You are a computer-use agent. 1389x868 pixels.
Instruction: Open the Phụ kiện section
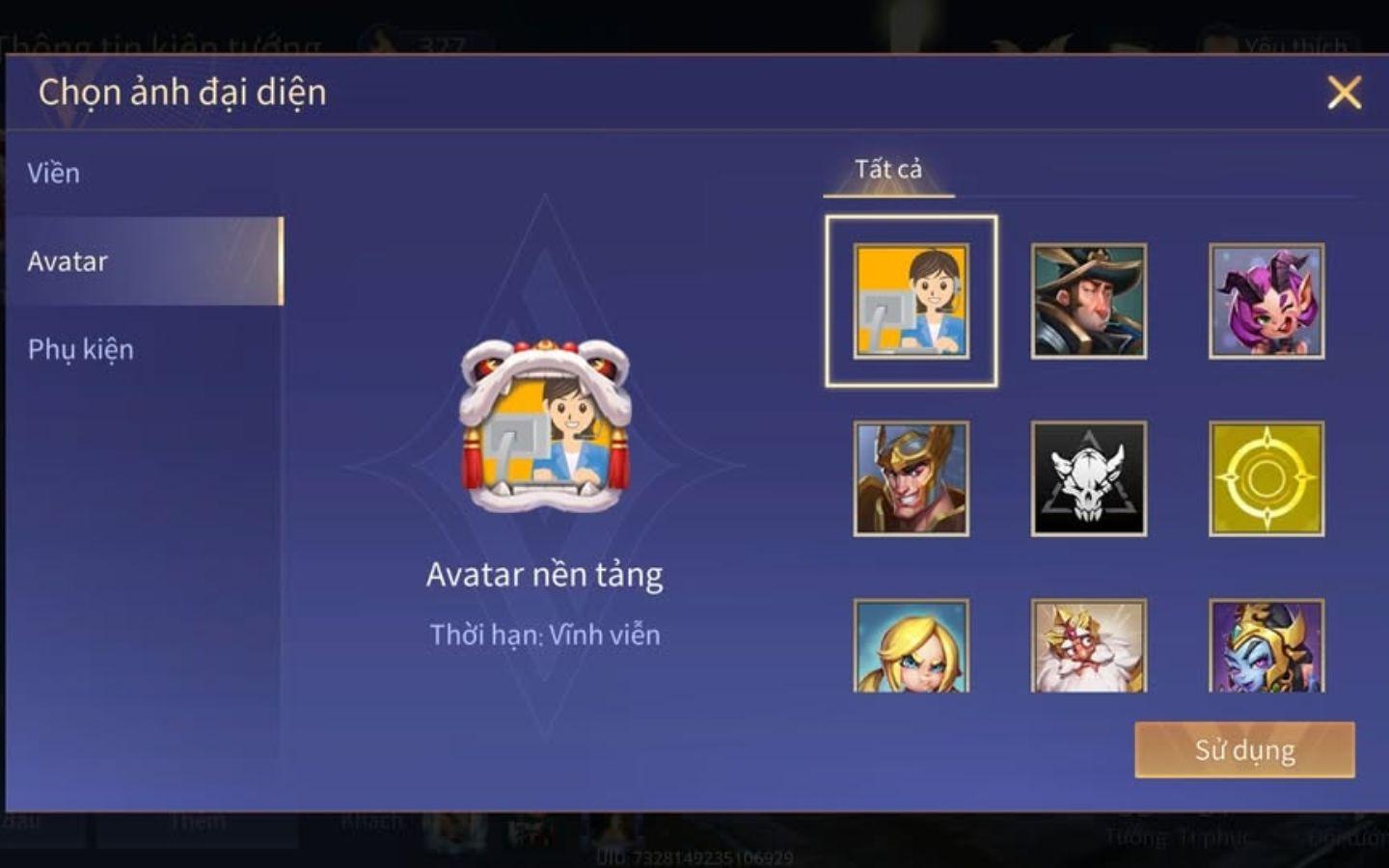[x=81, y=350]
